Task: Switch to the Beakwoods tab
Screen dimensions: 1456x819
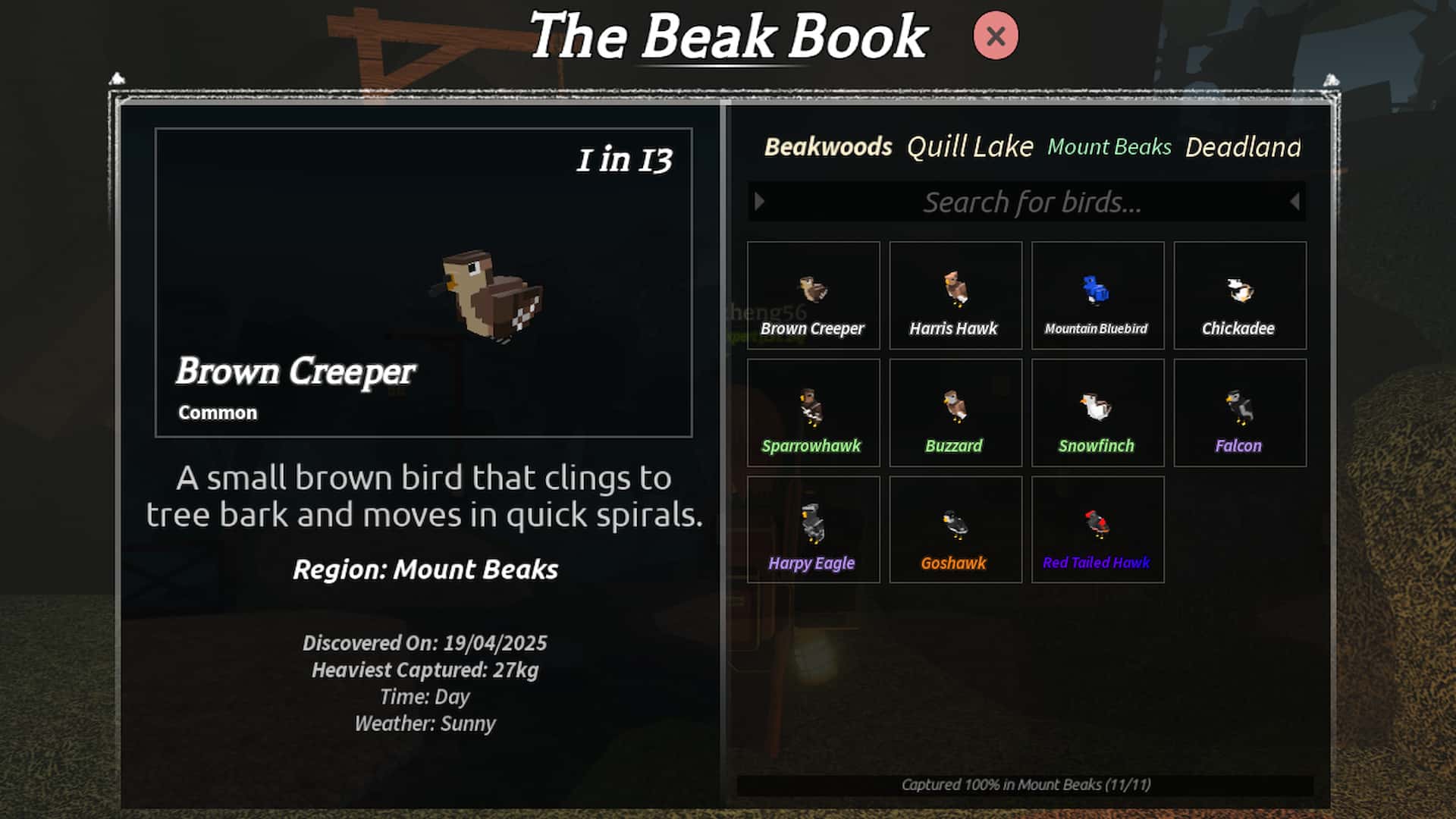Action: 828,146
